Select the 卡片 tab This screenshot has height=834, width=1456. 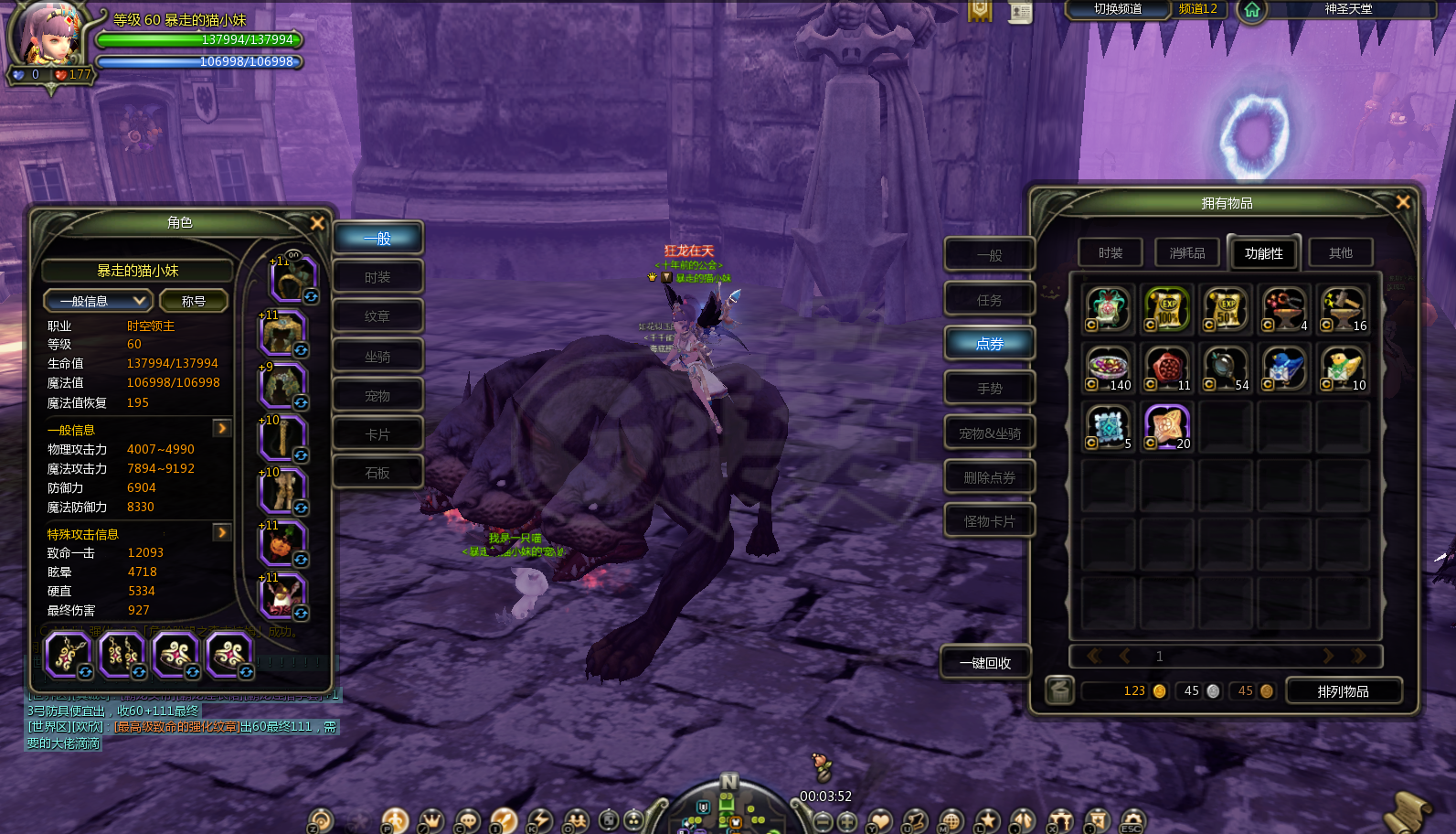(x=377, y=434)
